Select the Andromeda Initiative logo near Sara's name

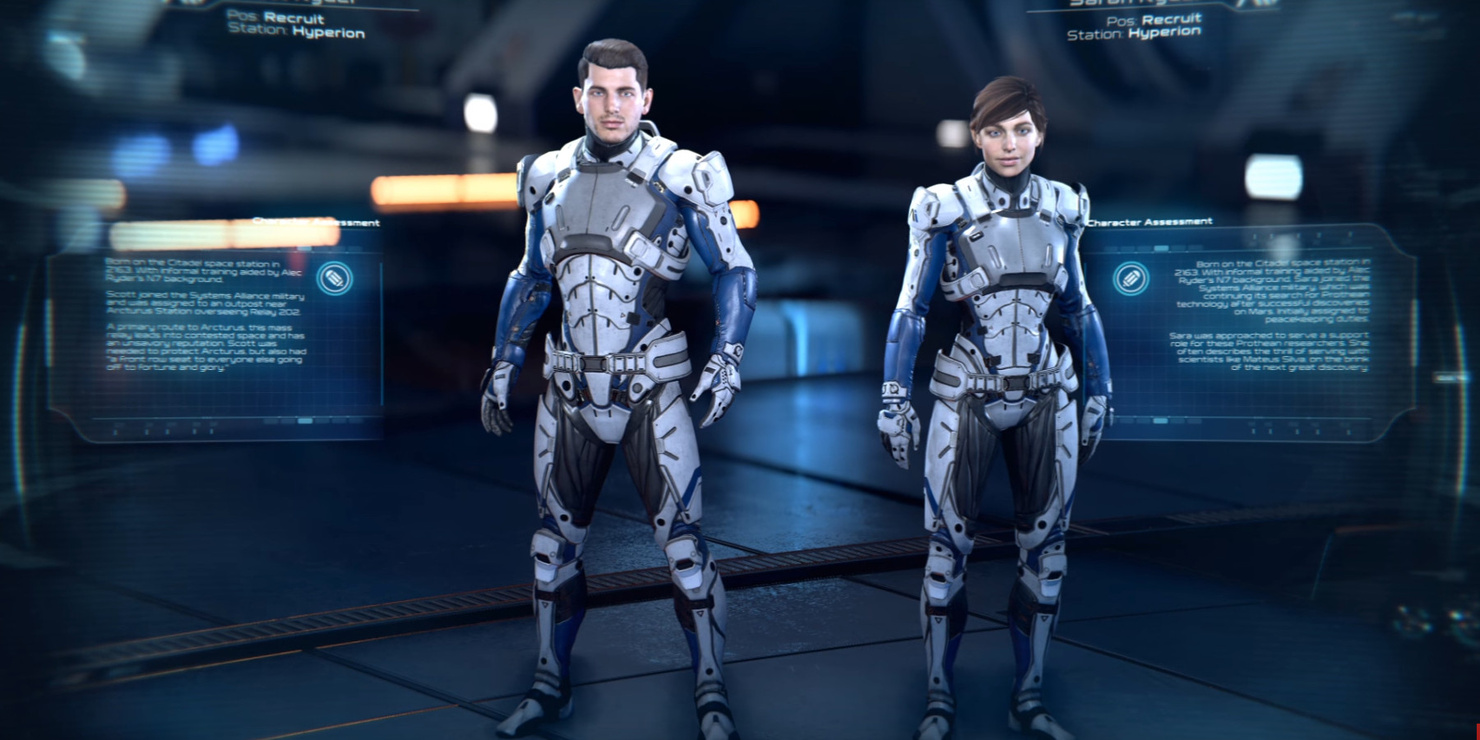[1257, 6]
